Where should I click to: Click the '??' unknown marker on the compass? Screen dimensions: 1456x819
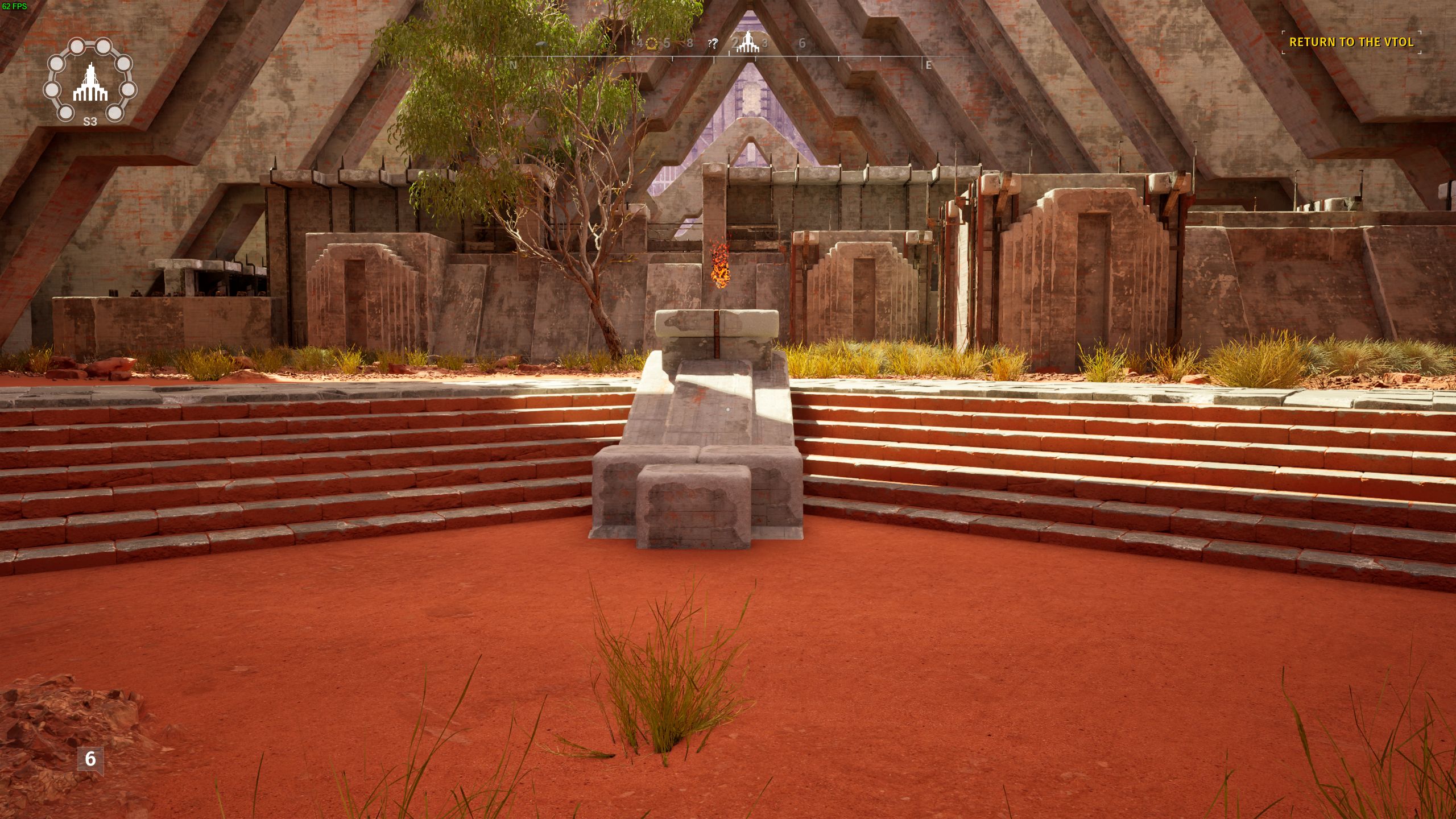(x=713, y=43)
